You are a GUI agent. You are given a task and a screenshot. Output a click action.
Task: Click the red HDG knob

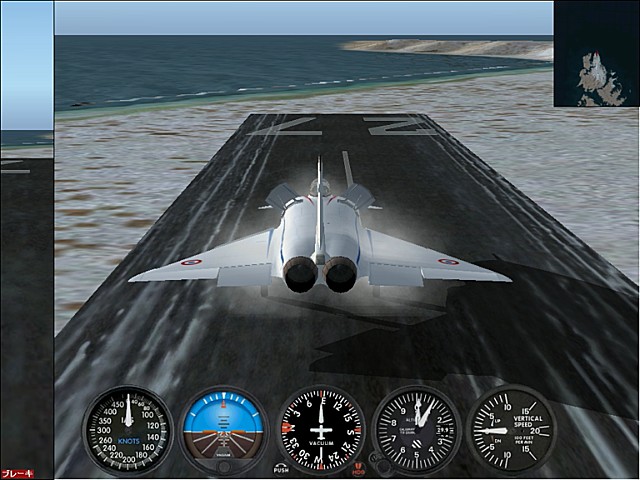(360, 465)
